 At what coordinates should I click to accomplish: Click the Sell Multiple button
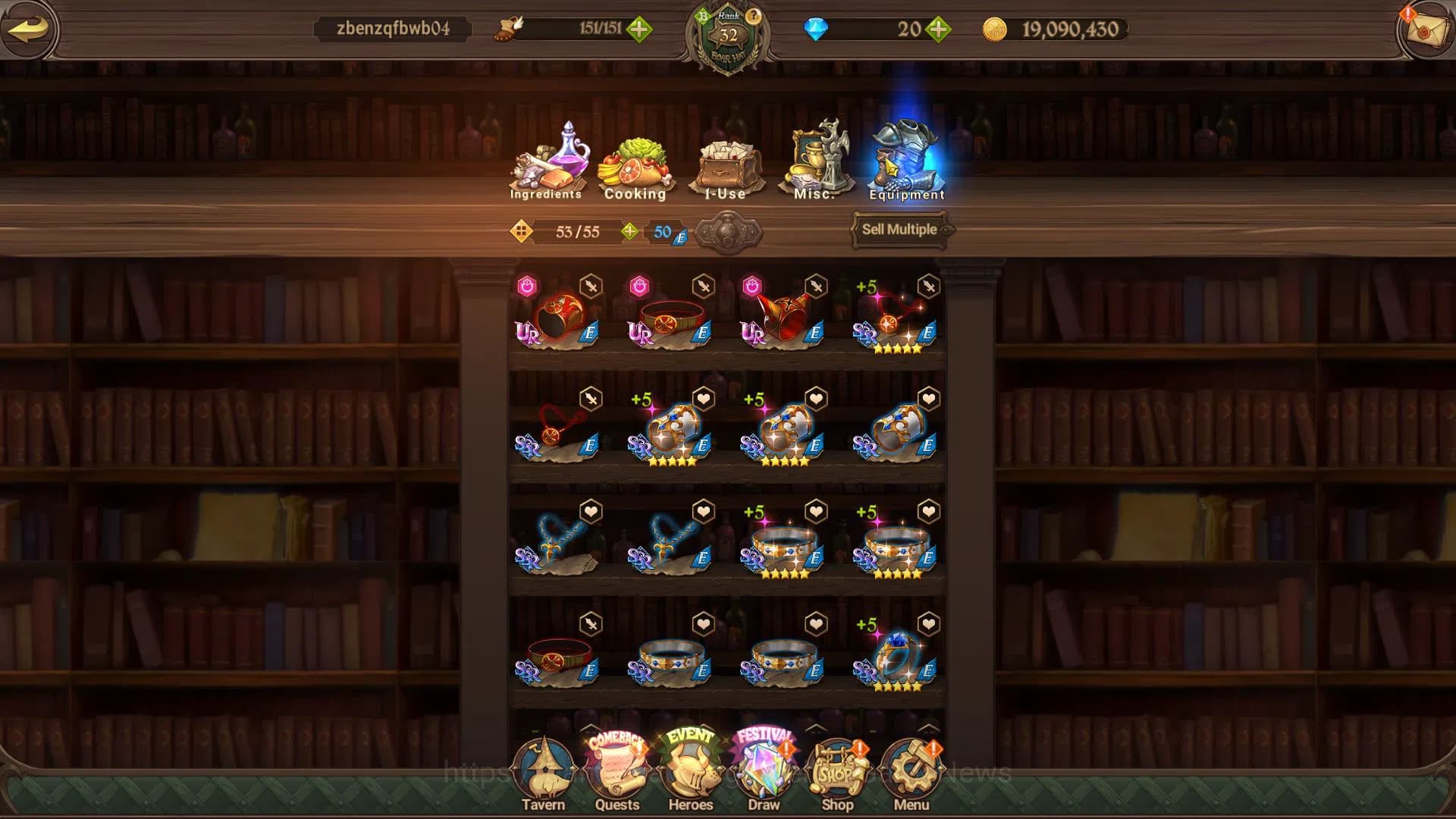899,230
